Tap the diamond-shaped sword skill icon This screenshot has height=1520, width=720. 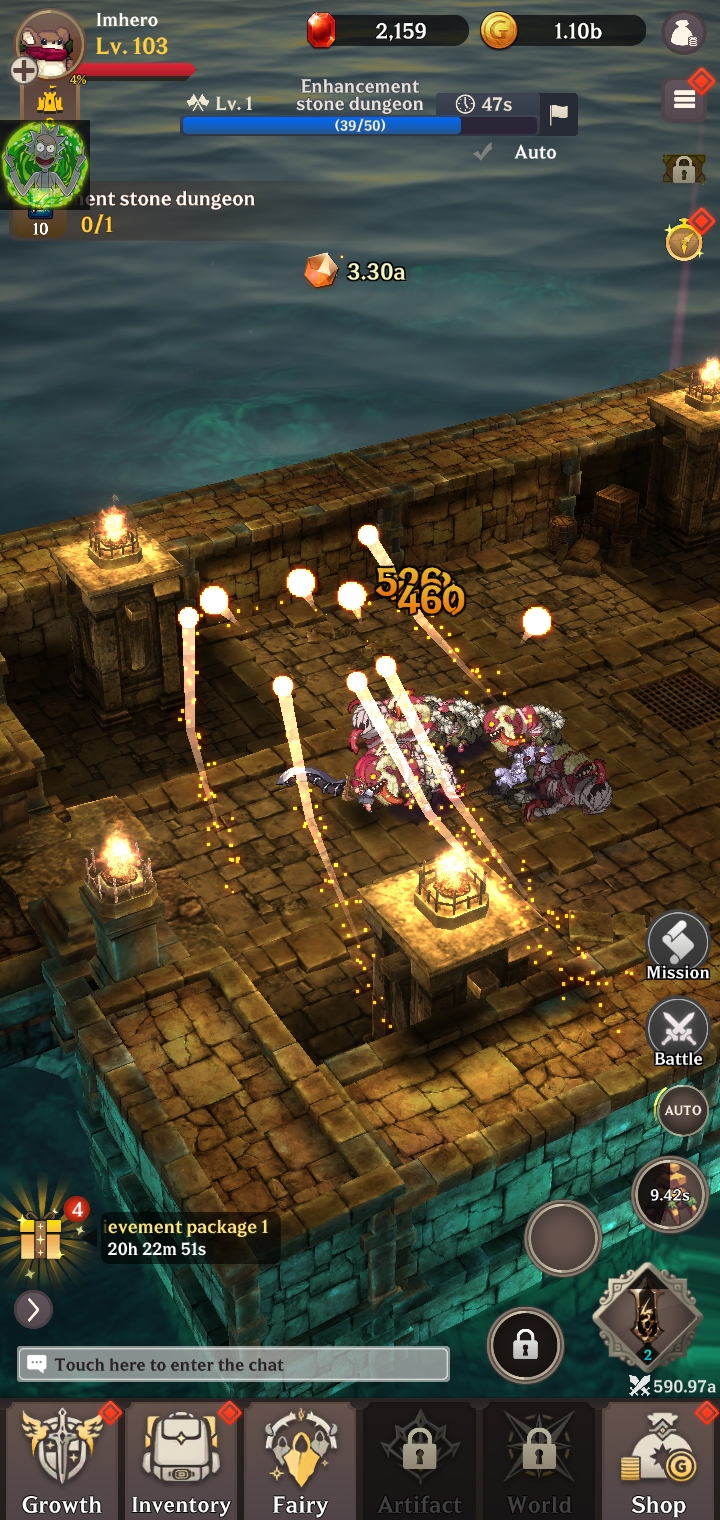(647, 1319)
